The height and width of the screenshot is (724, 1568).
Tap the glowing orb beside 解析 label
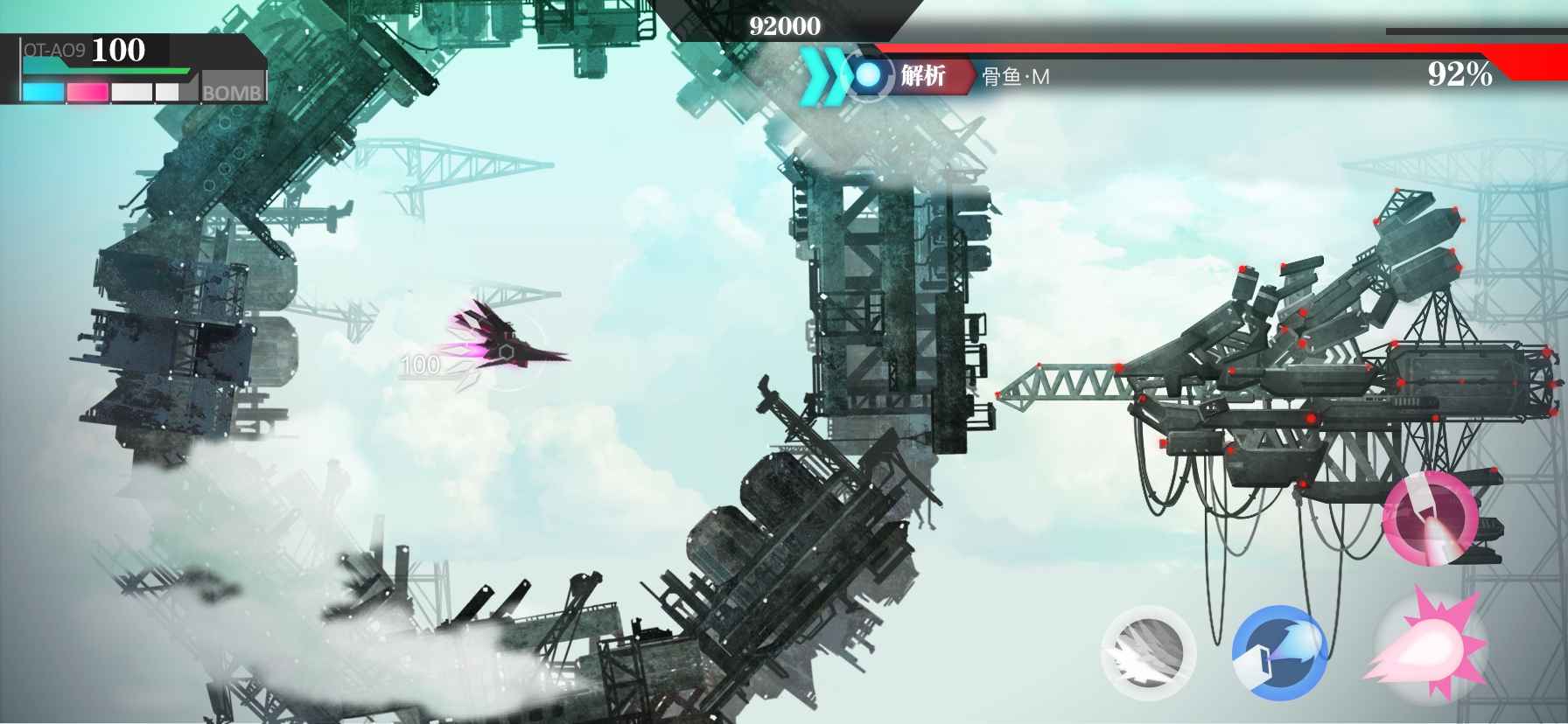coord(869,75)
